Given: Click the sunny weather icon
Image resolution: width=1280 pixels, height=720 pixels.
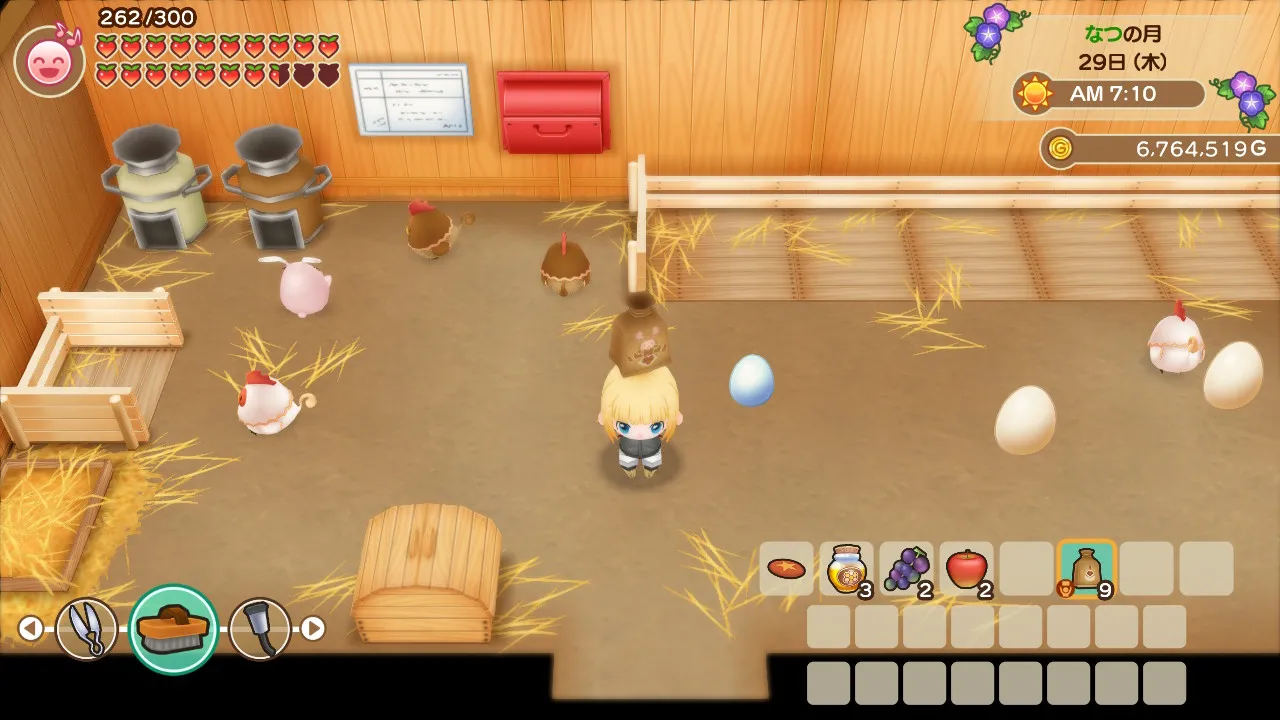Looking at the screenshot, I should tap(1035, 94).
